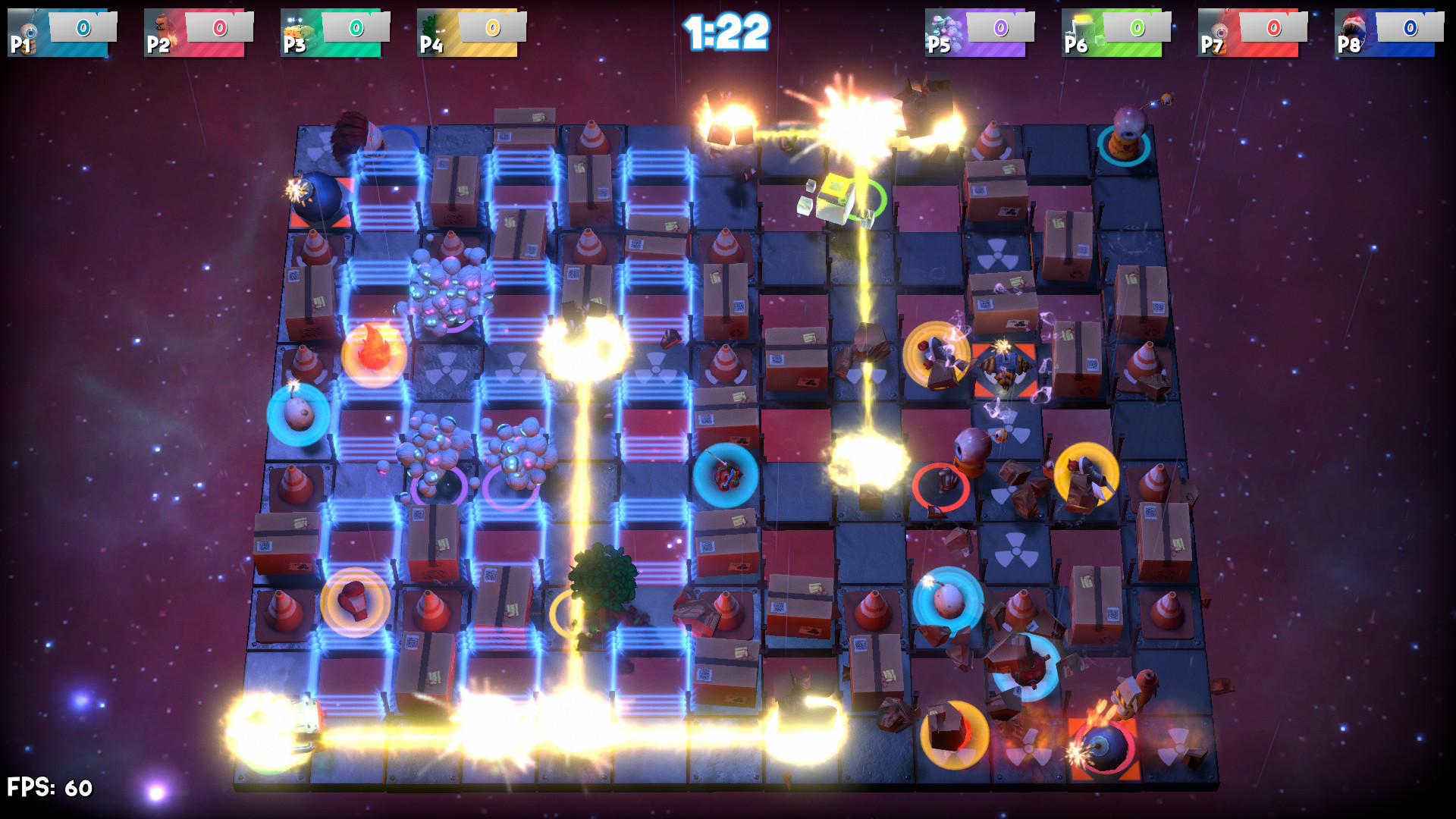Select the 1:22 match timer
The image size is (1456, 819).
pos(726,30)
